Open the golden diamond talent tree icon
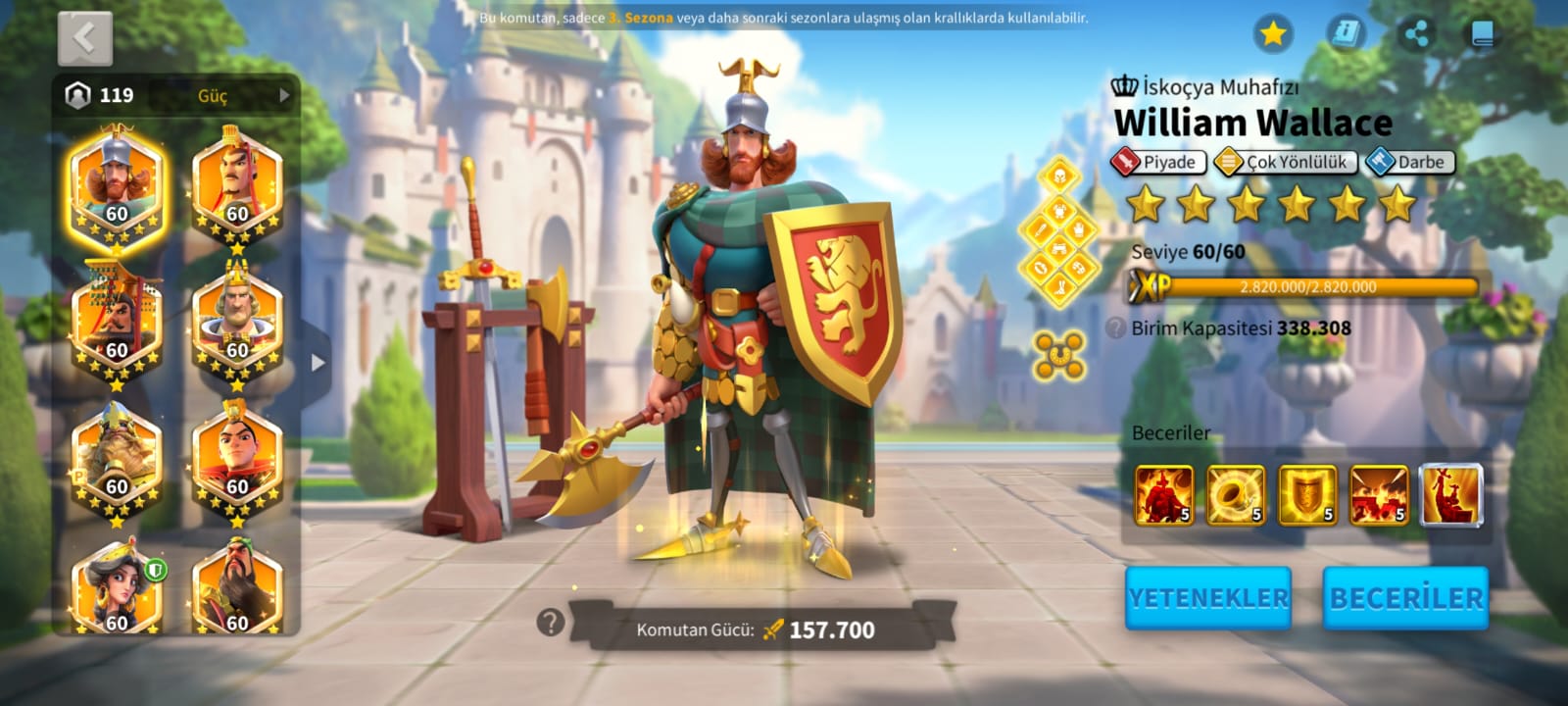The height and width of the screenshot is (706, 1568). click(x=1058, y=232)
